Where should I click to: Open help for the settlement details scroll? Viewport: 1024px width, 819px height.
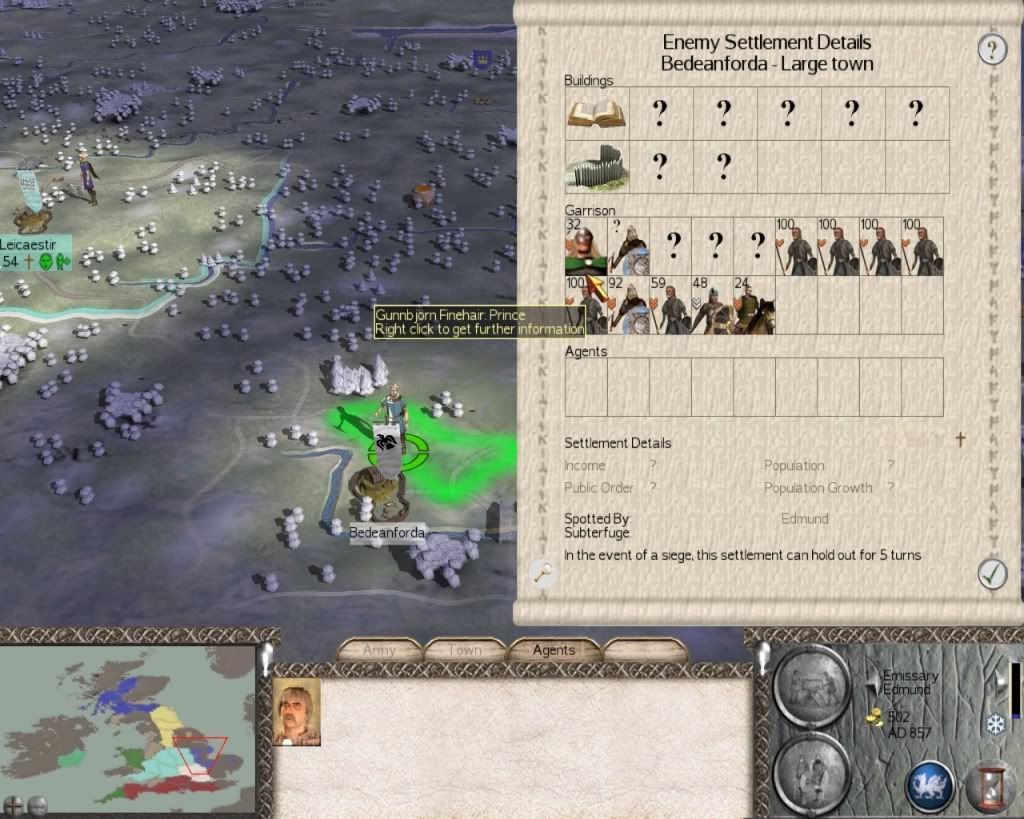[x=991, y=49]
